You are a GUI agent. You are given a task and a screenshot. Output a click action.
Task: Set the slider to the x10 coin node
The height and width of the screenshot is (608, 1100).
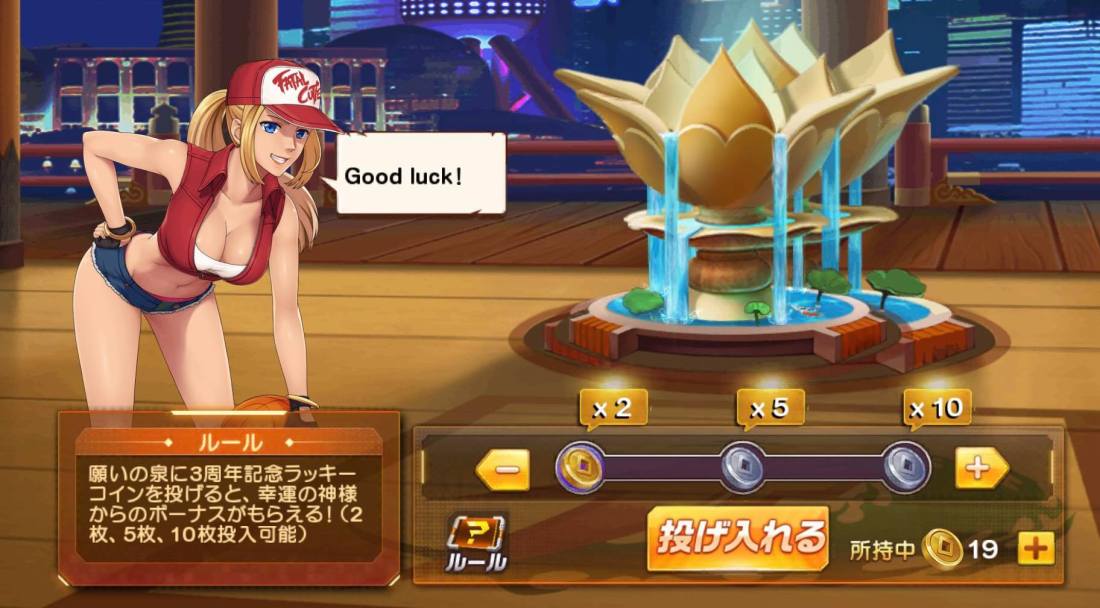906,466
